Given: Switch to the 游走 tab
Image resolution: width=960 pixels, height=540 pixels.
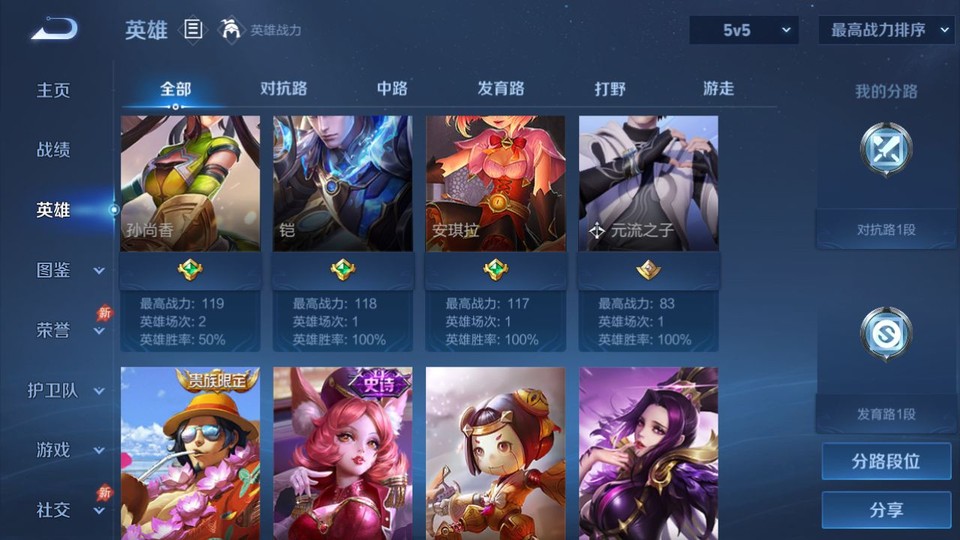Looking at the screenshot, I should pos(718,89).
